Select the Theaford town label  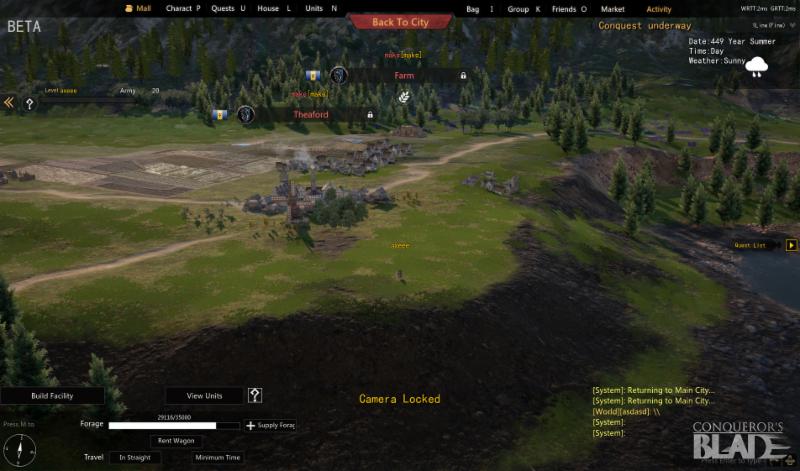point(310,115)
